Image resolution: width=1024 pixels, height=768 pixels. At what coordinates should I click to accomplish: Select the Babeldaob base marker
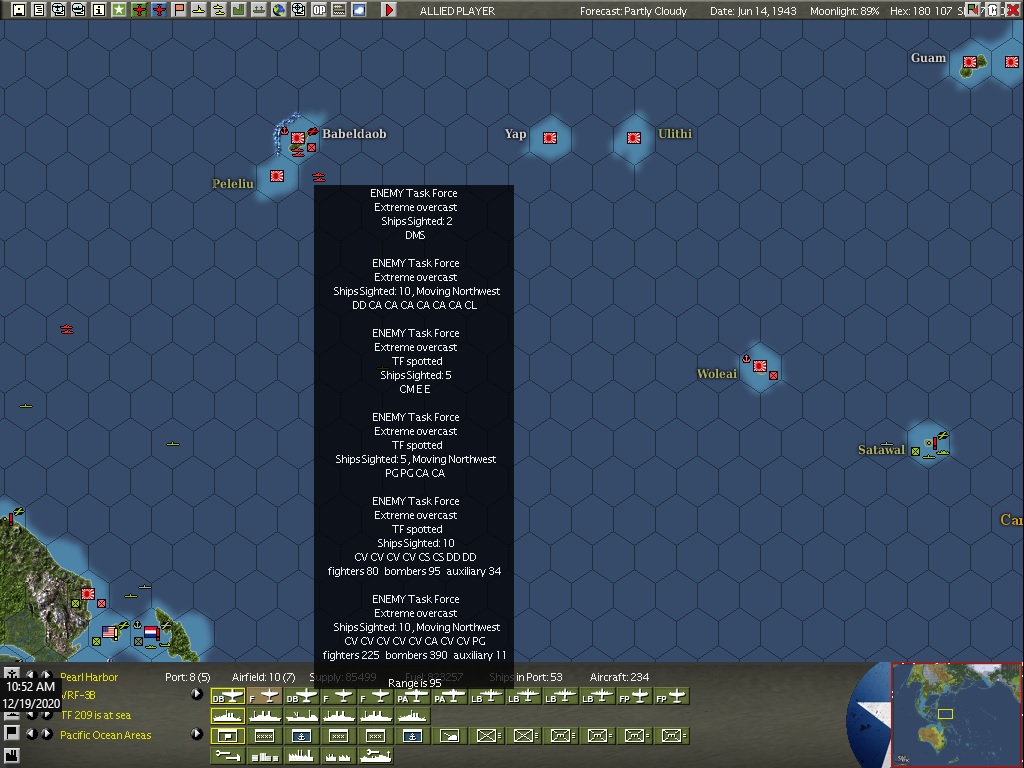pyautogui.click(x=297, y=138)
